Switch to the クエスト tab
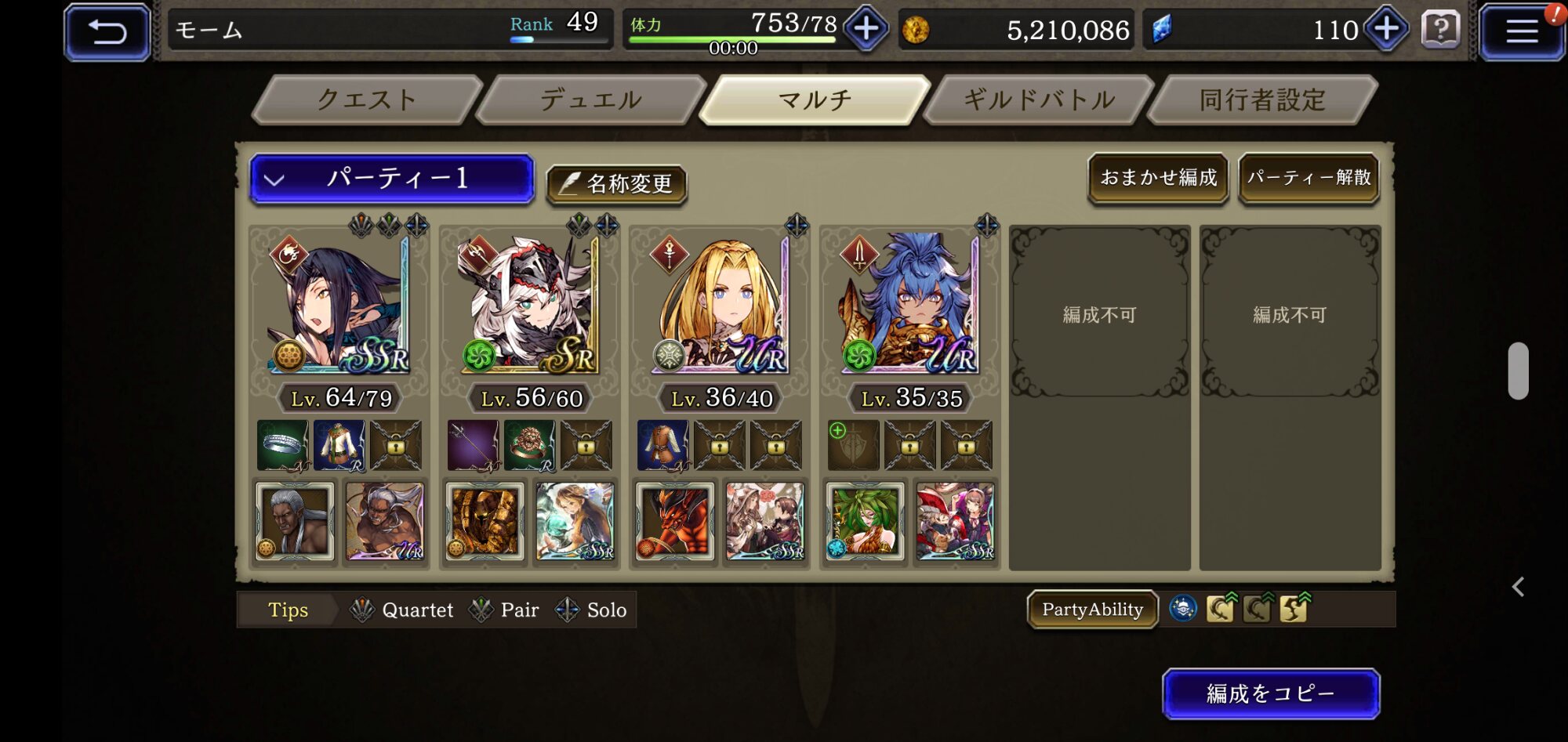This screenshot has height=742, width=1568. [366, 100]
